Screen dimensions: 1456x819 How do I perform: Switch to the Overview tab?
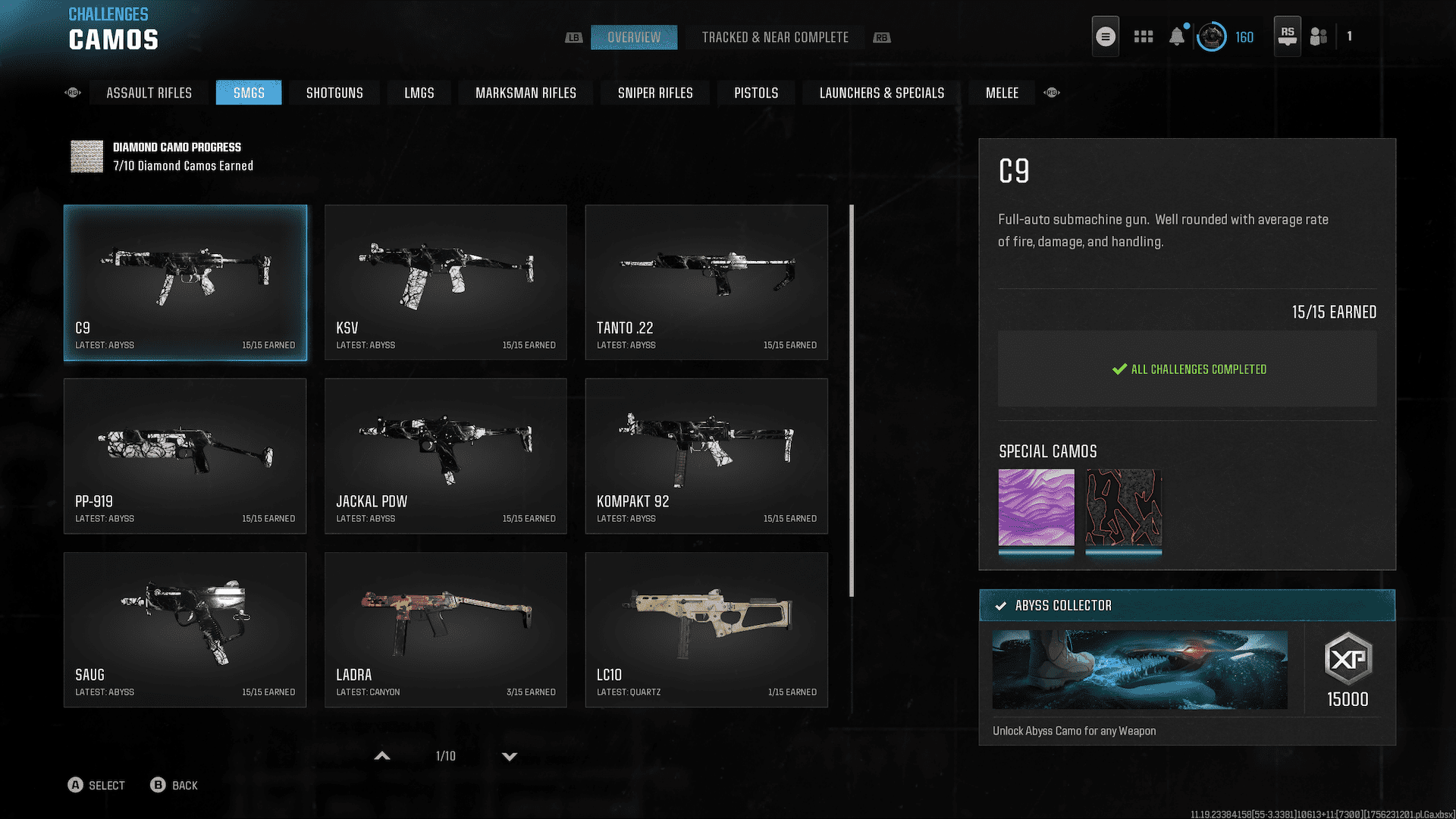633,37
